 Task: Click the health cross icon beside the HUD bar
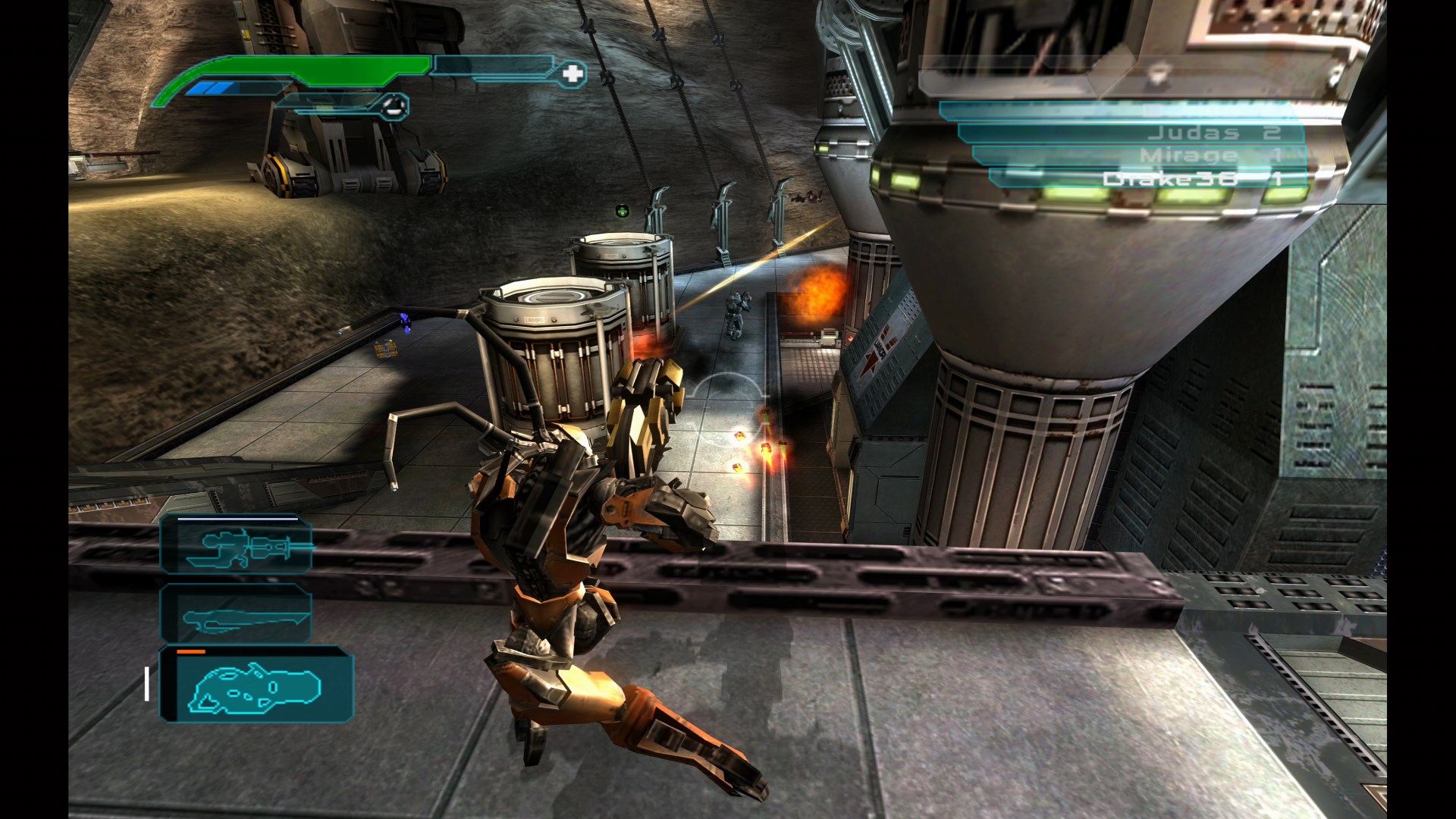[x=573, y=75]
